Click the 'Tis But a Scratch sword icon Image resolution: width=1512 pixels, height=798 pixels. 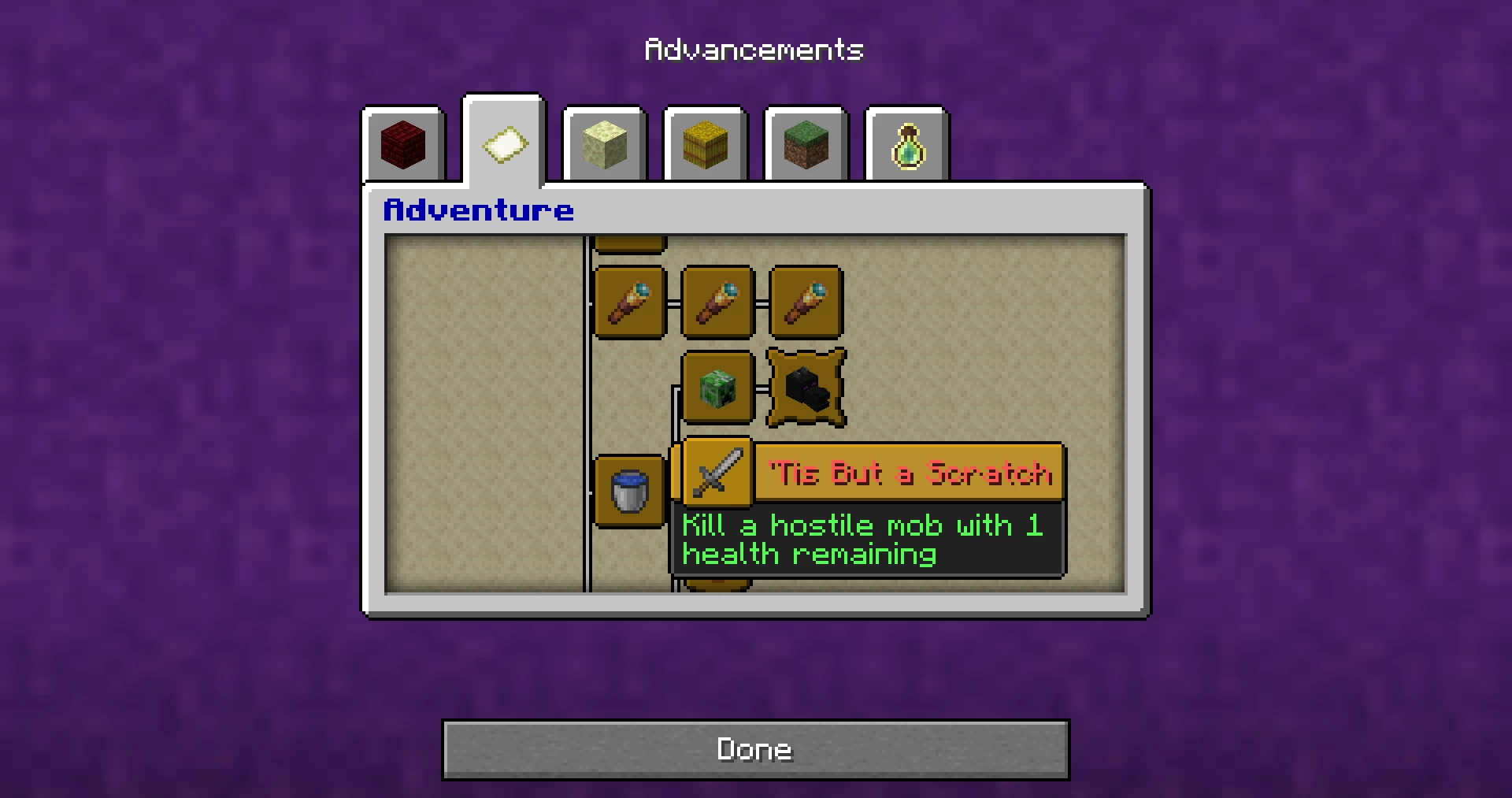(x=717, y=473)
